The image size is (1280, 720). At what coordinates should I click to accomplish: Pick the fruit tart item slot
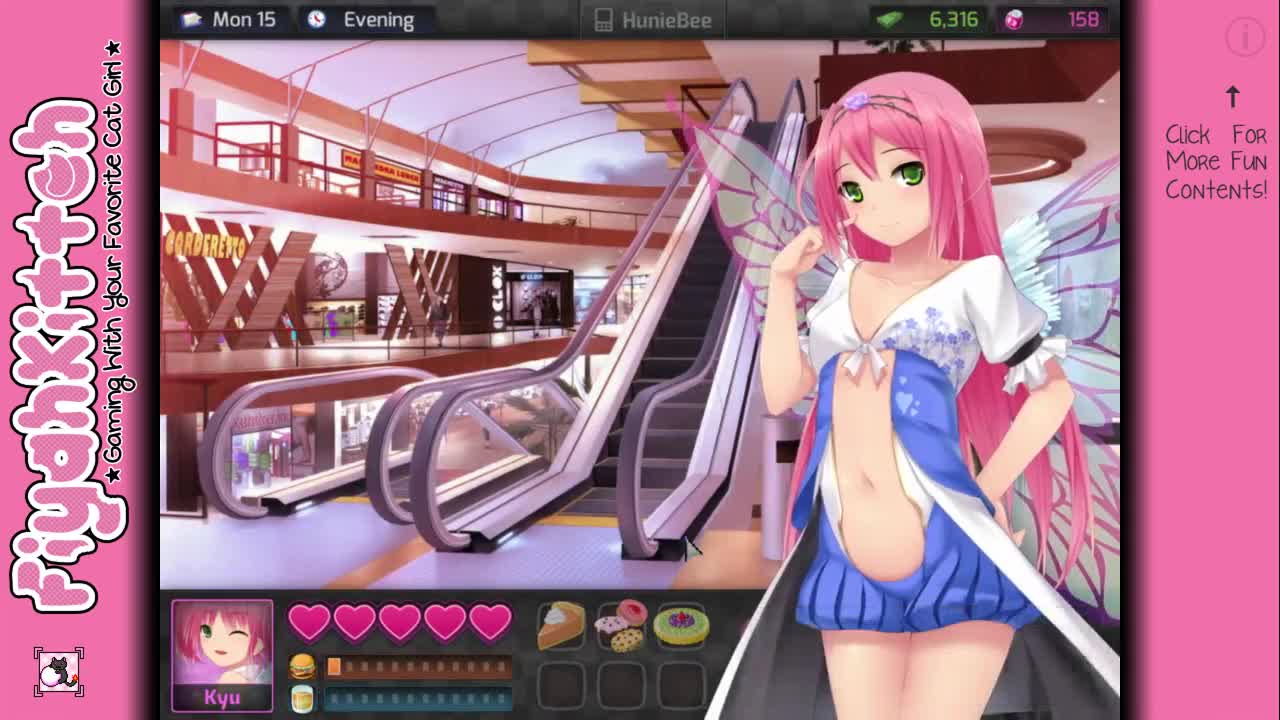tap(681, 626)
